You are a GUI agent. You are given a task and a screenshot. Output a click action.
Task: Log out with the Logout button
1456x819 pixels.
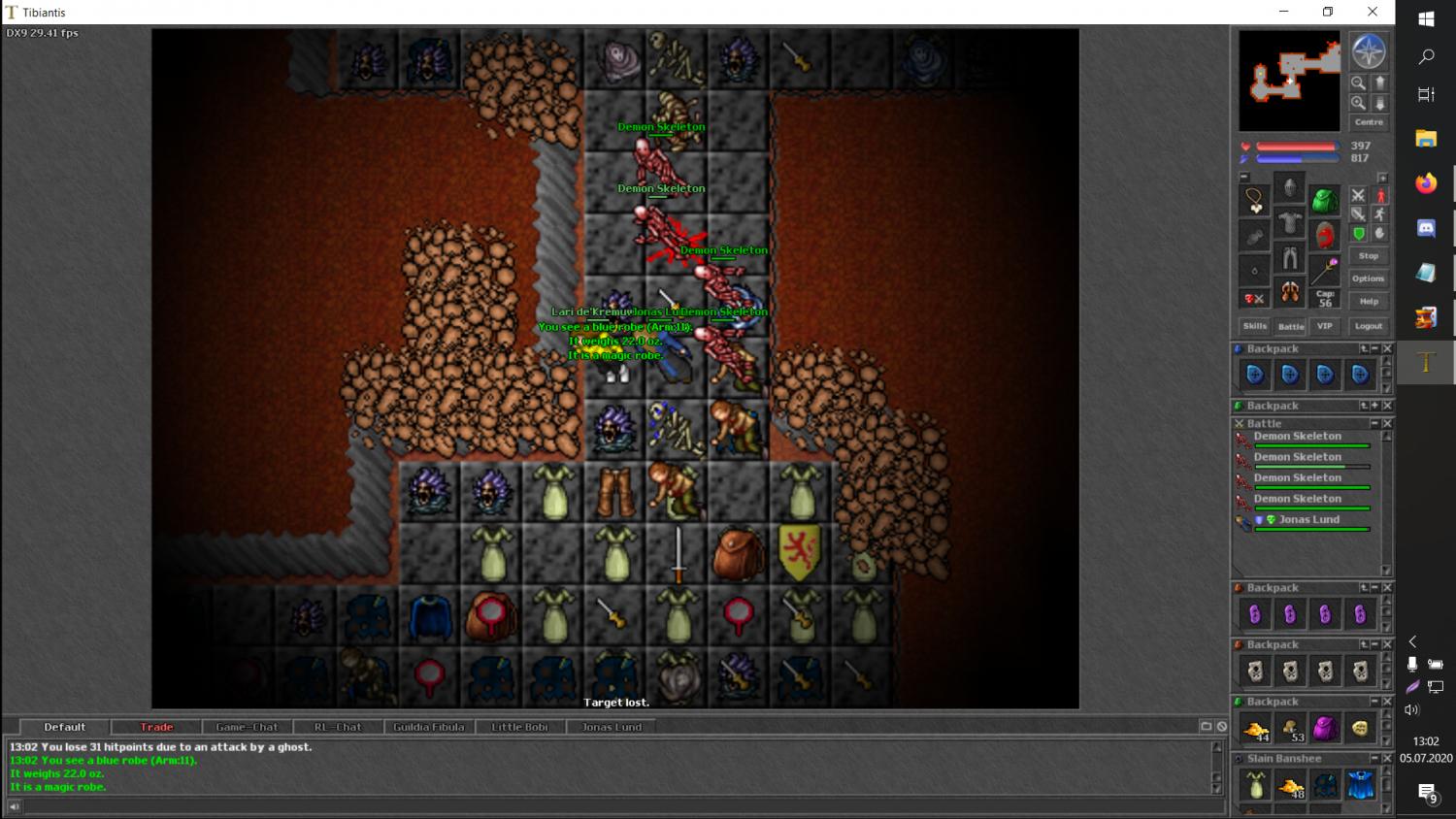point(1369,326)
